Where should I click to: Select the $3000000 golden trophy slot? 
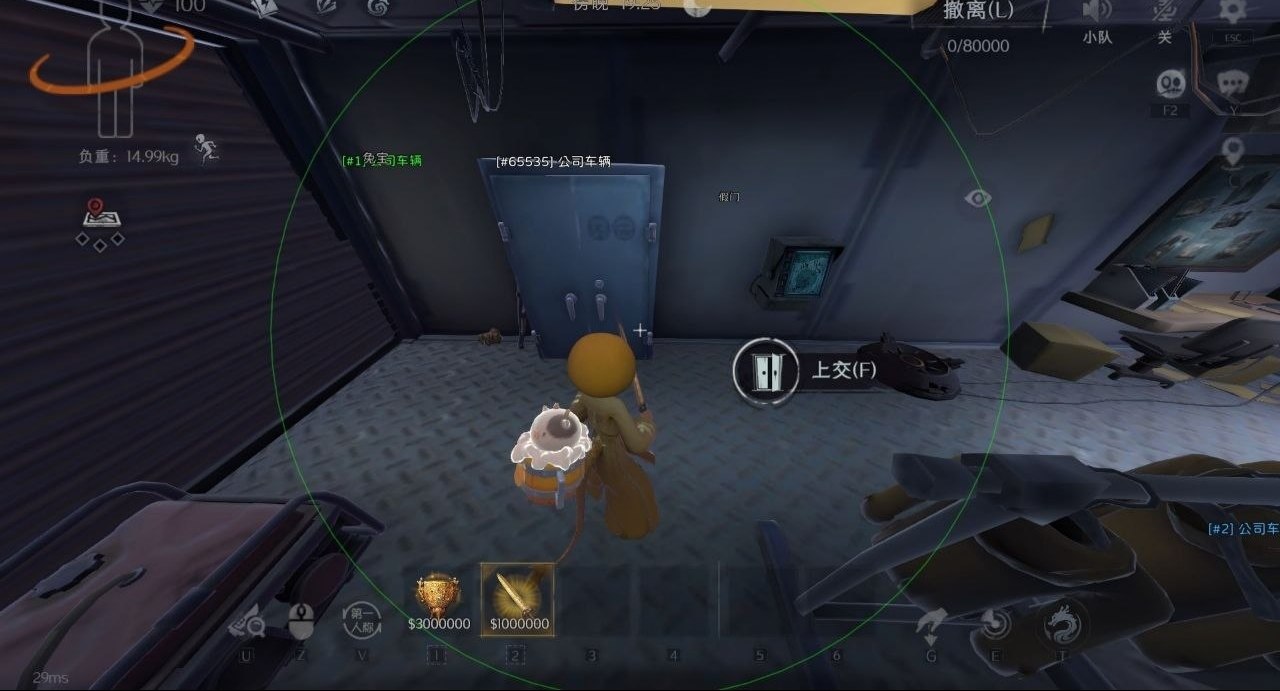438,597
